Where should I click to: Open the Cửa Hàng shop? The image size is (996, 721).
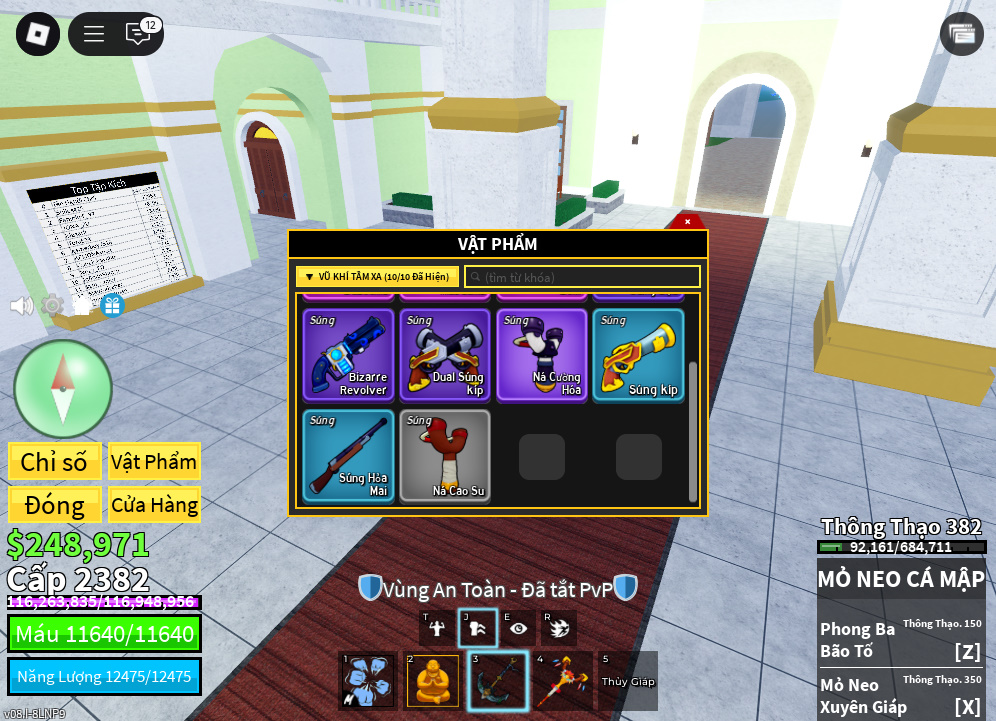click(154, 505)
